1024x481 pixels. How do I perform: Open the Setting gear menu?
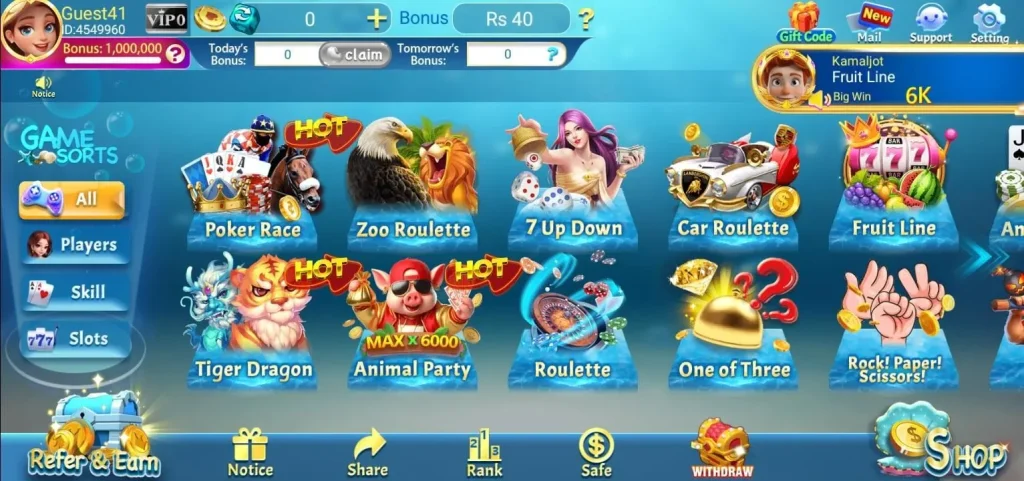[989, 22]
